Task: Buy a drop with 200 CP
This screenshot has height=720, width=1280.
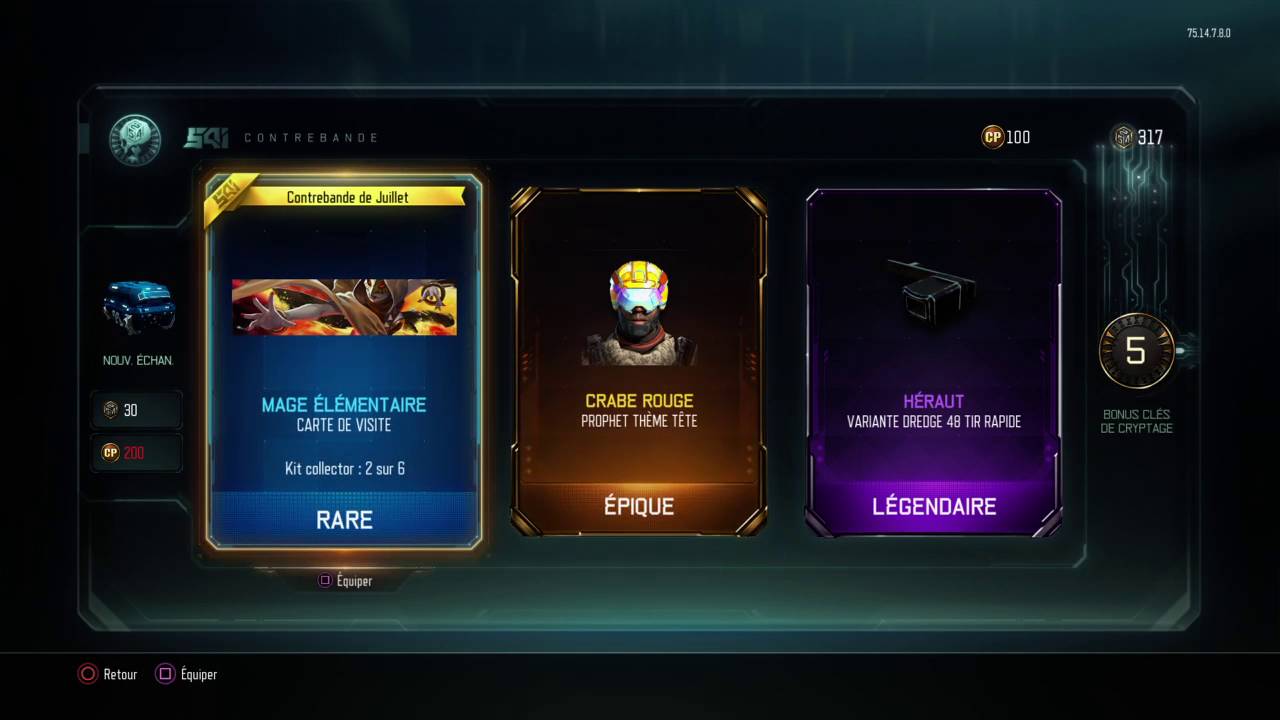Action: coord(137,453)
